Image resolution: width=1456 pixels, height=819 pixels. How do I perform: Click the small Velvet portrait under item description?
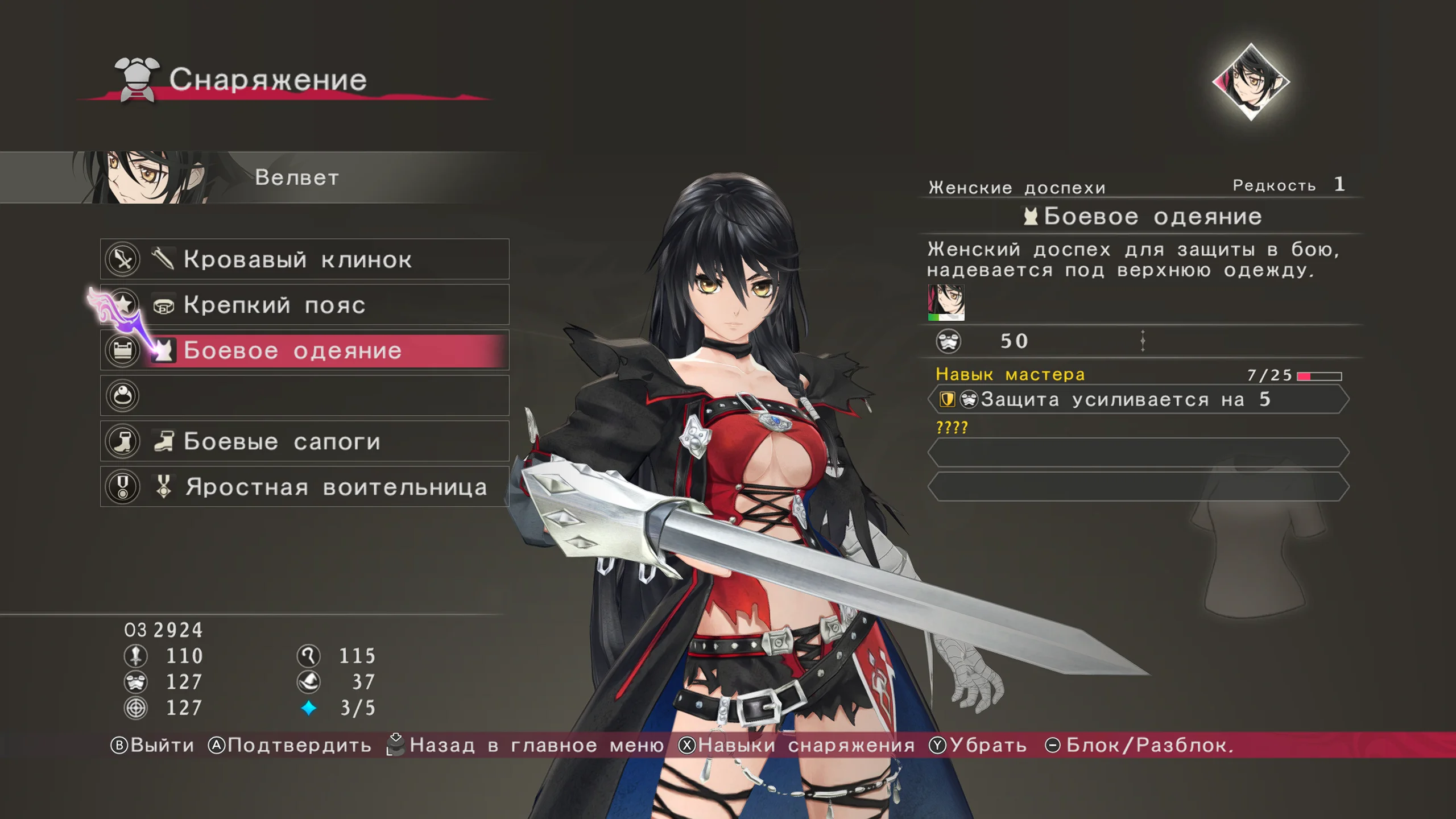pyautogui.click(x=946, y=303)
